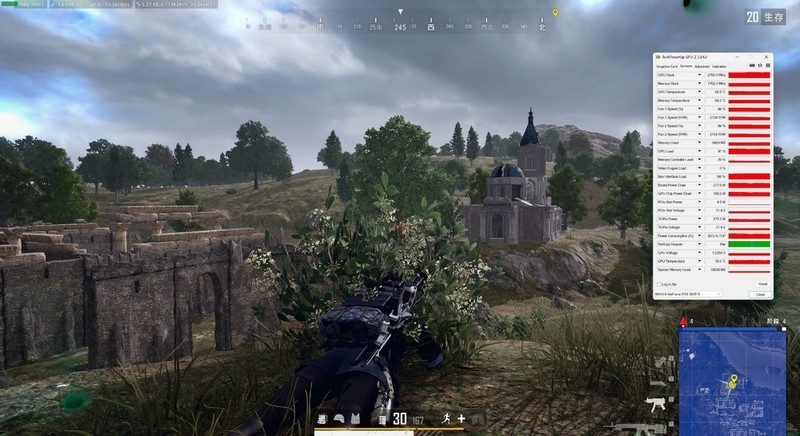Click the helmet equipment icon

[x=340, y=419]
